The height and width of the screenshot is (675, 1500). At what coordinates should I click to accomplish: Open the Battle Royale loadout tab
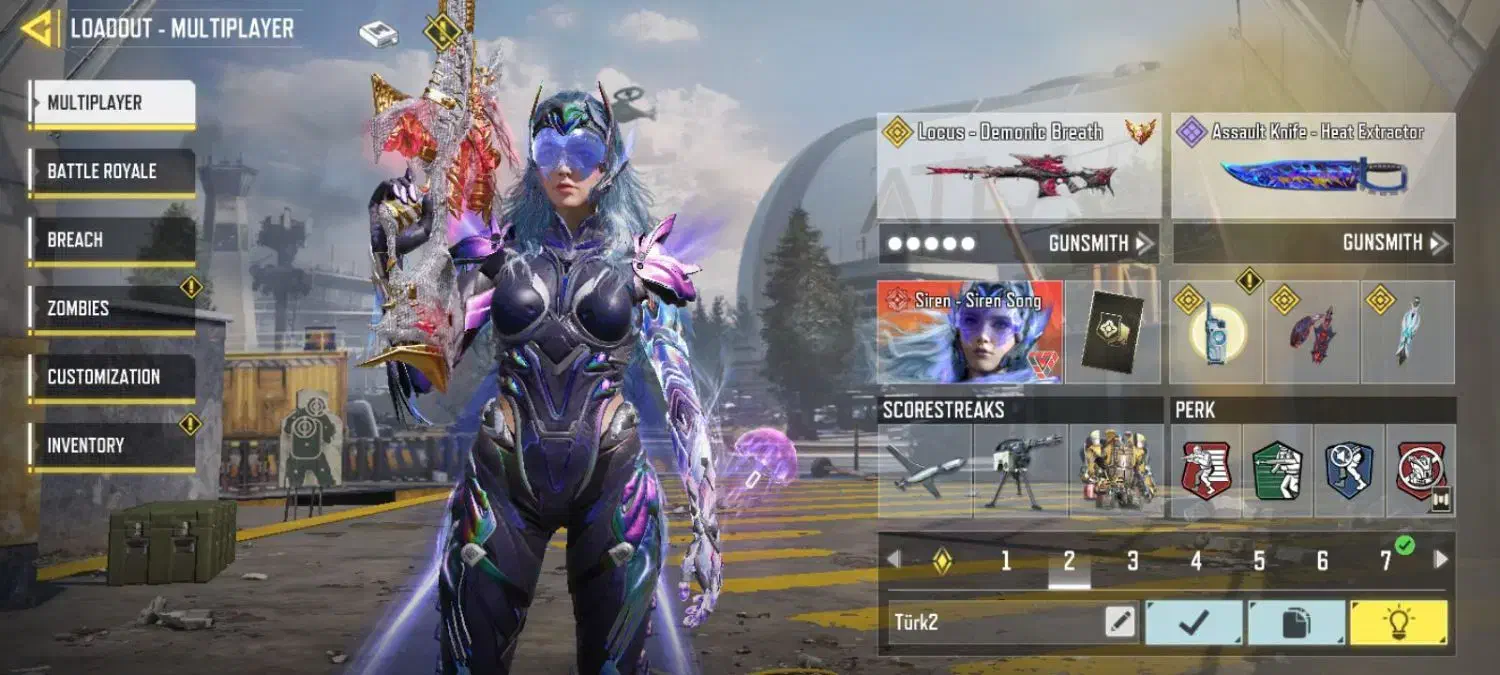tap(112, 171)
